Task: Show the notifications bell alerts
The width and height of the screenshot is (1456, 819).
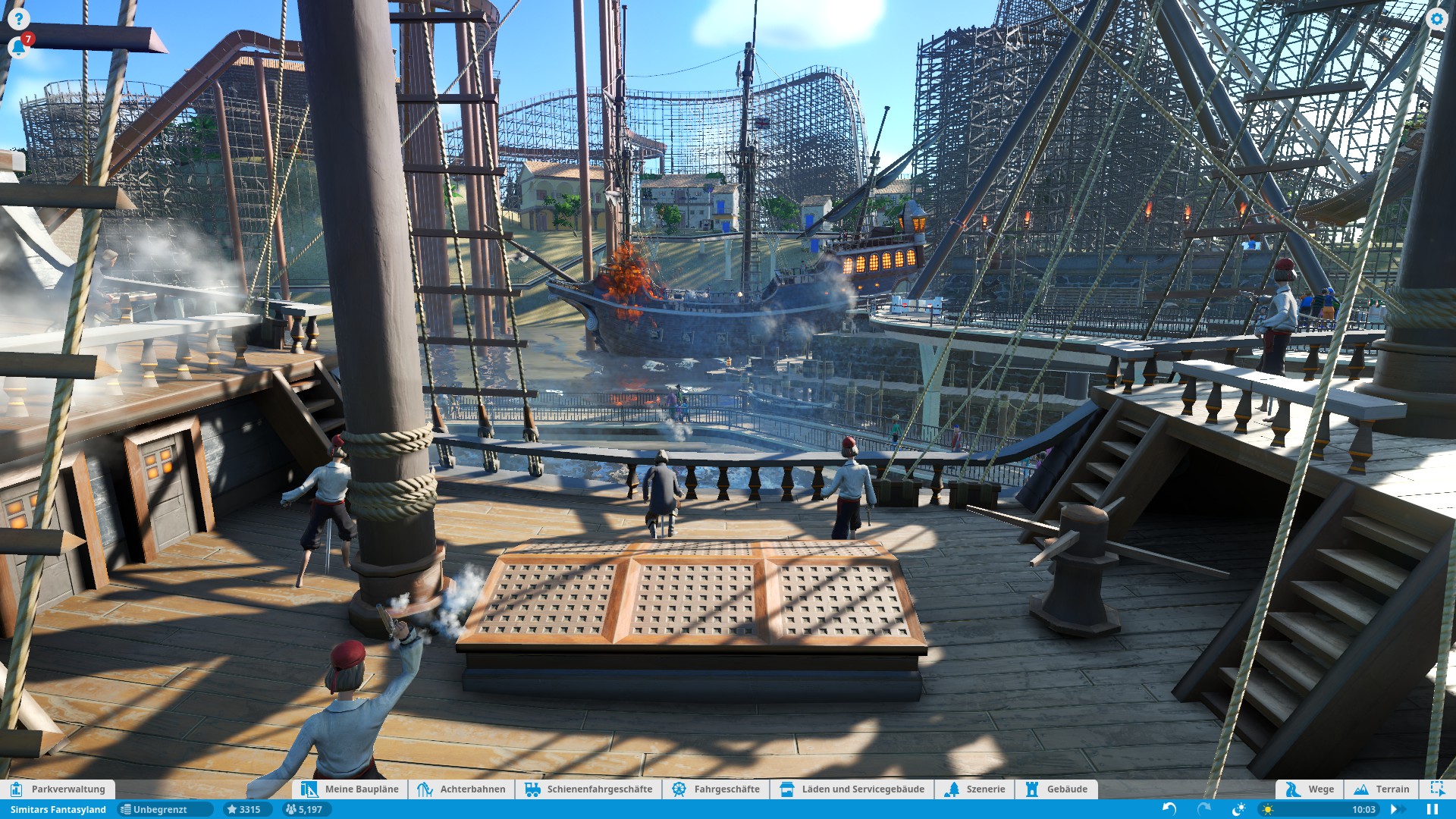Action: (18, 49)
